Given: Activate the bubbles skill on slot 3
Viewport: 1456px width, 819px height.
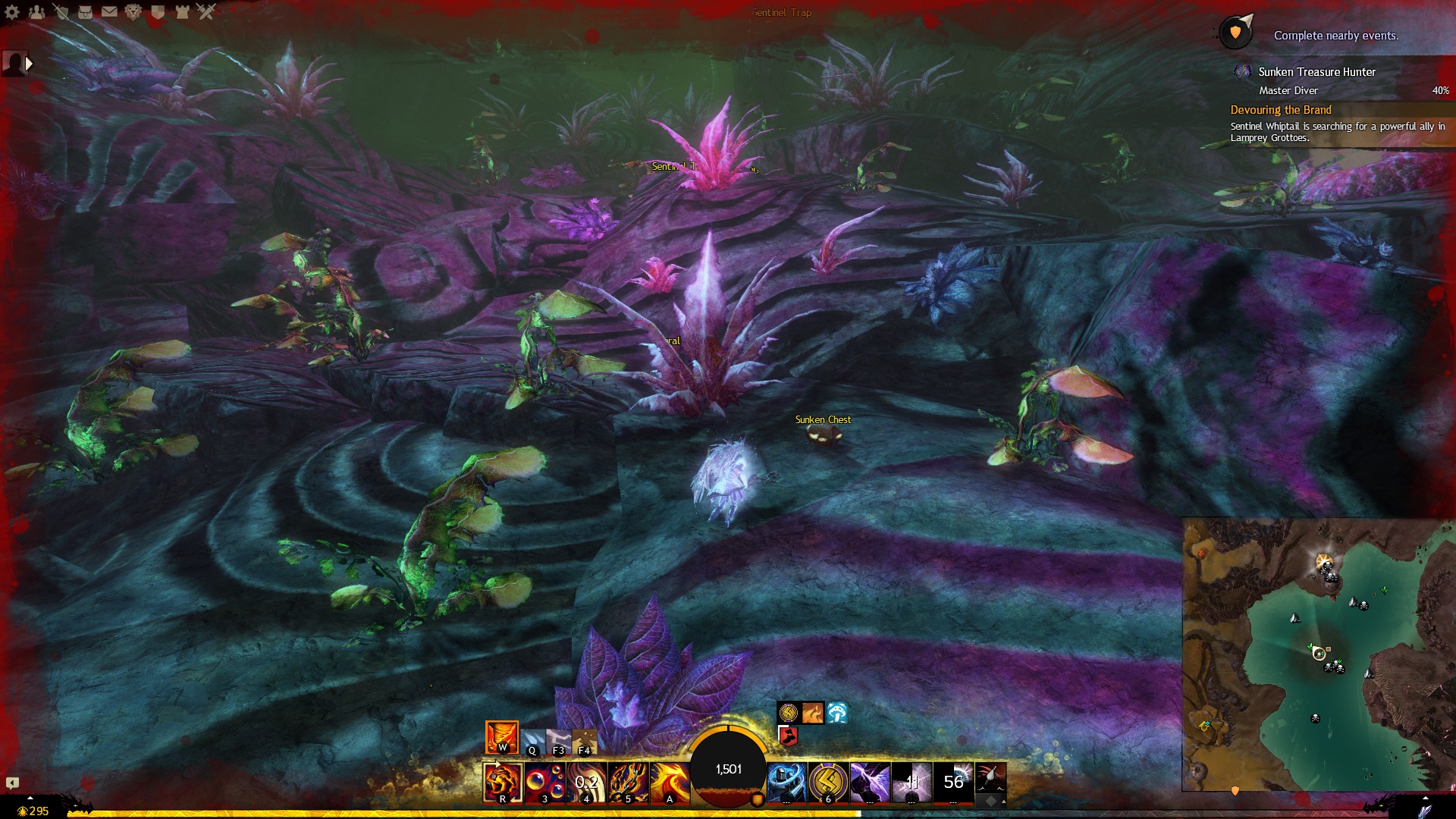Looking at the screenshot, I should pyautogui.click(x=544, y=783).
